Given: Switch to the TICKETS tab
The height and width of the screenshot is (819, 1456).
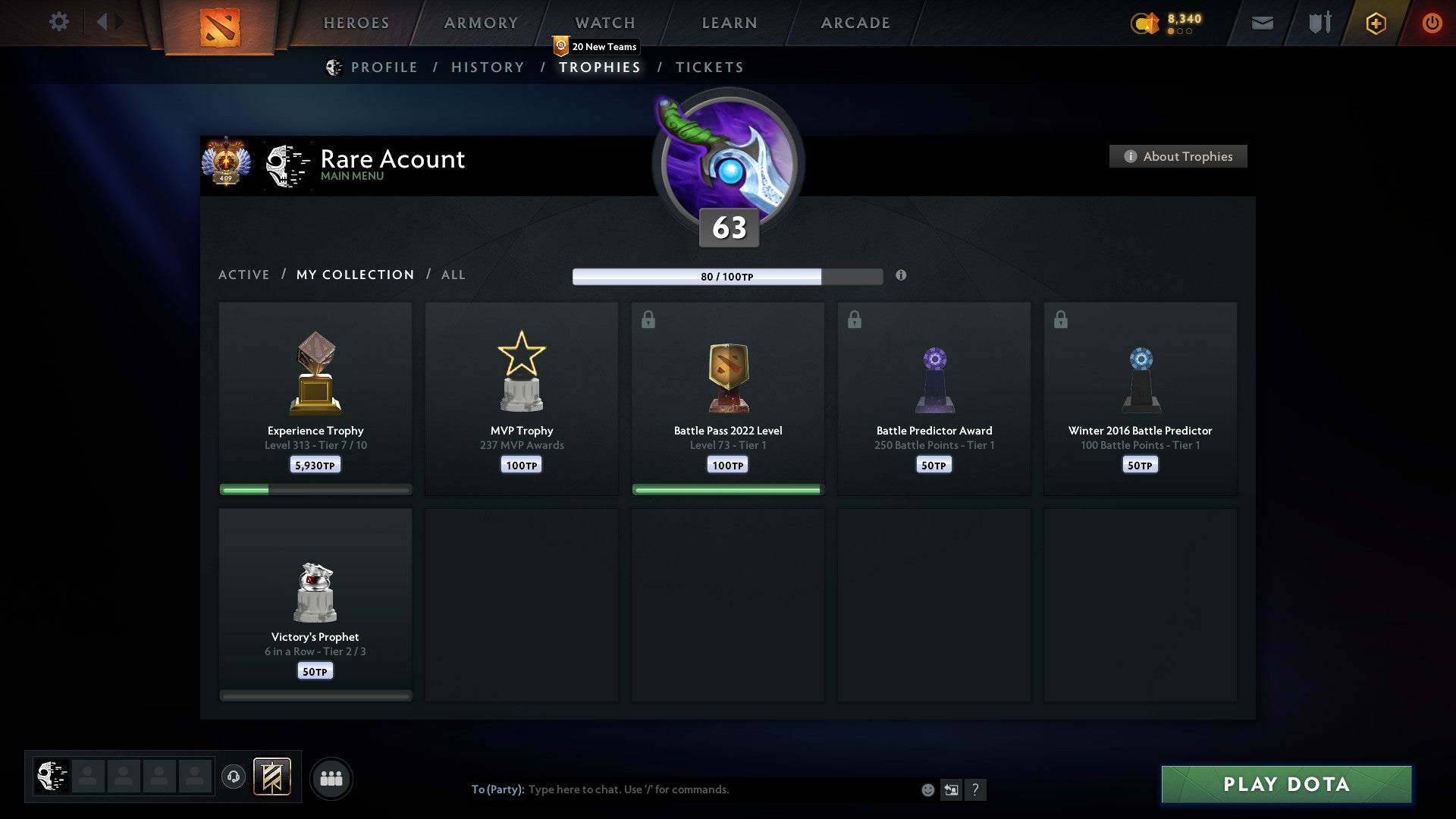Looking at the screenshot, I should [709, 67].
